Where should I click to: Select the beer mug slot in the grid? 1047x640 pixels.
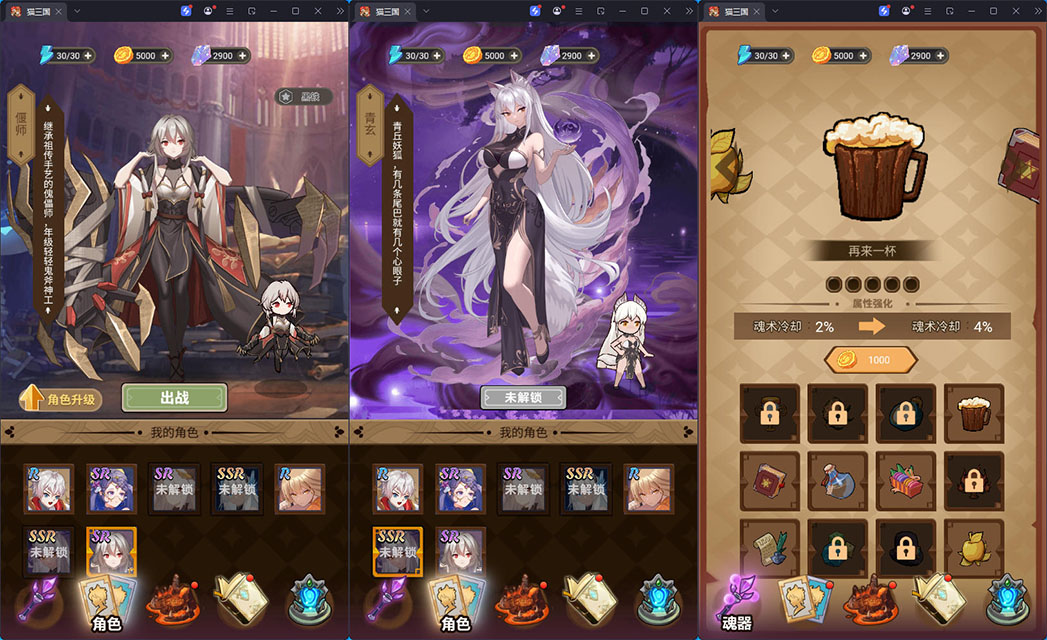tap(973, 413)
